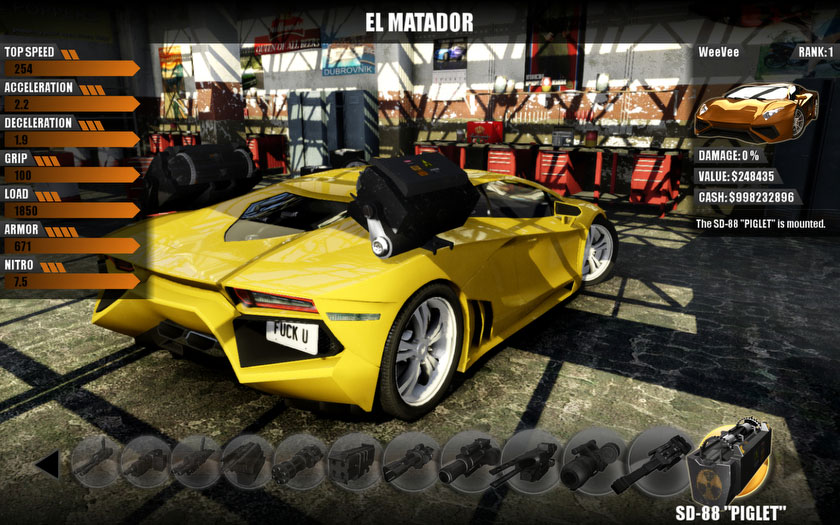Viewport: 840px width, 525px height.
Task: Select the highlighted SD-88 Piglet weapon icon
Action: [x=735, y=462]
